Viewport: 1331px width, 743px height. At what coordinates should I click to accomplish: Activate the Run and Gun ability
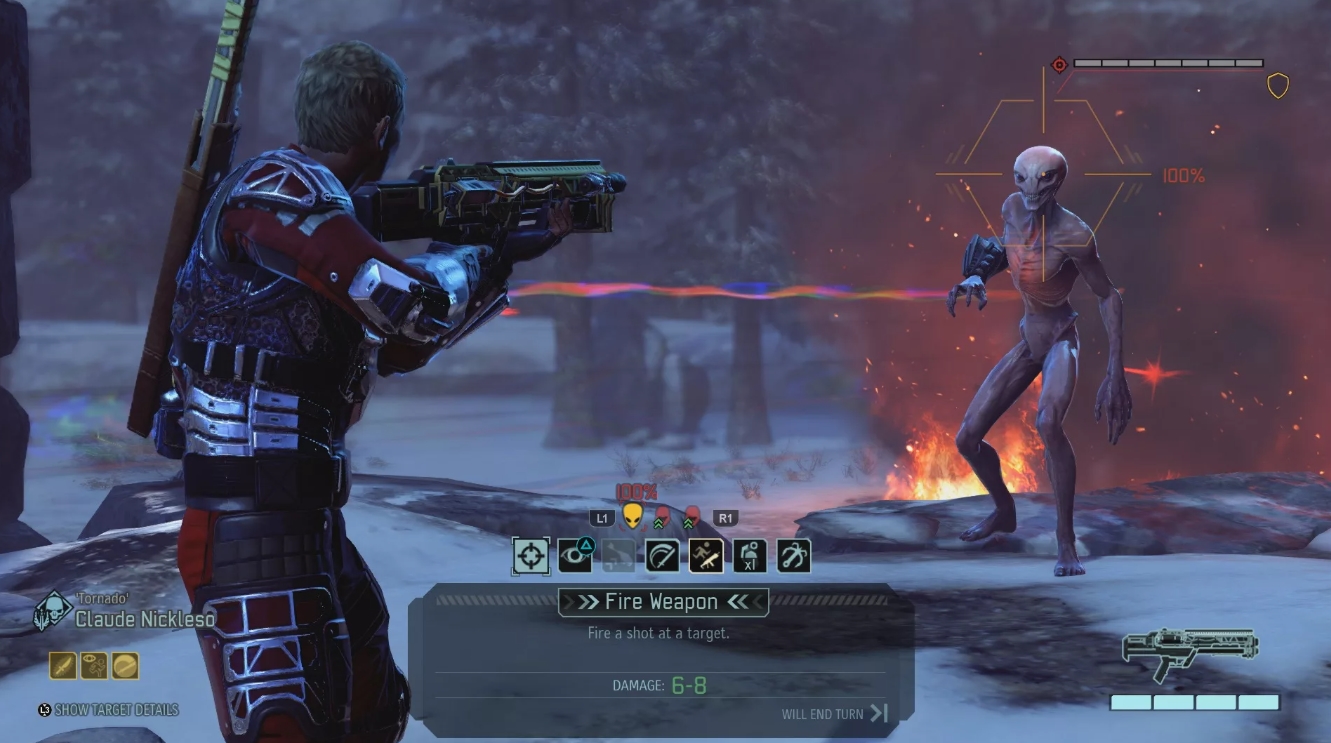click(705, 555)
